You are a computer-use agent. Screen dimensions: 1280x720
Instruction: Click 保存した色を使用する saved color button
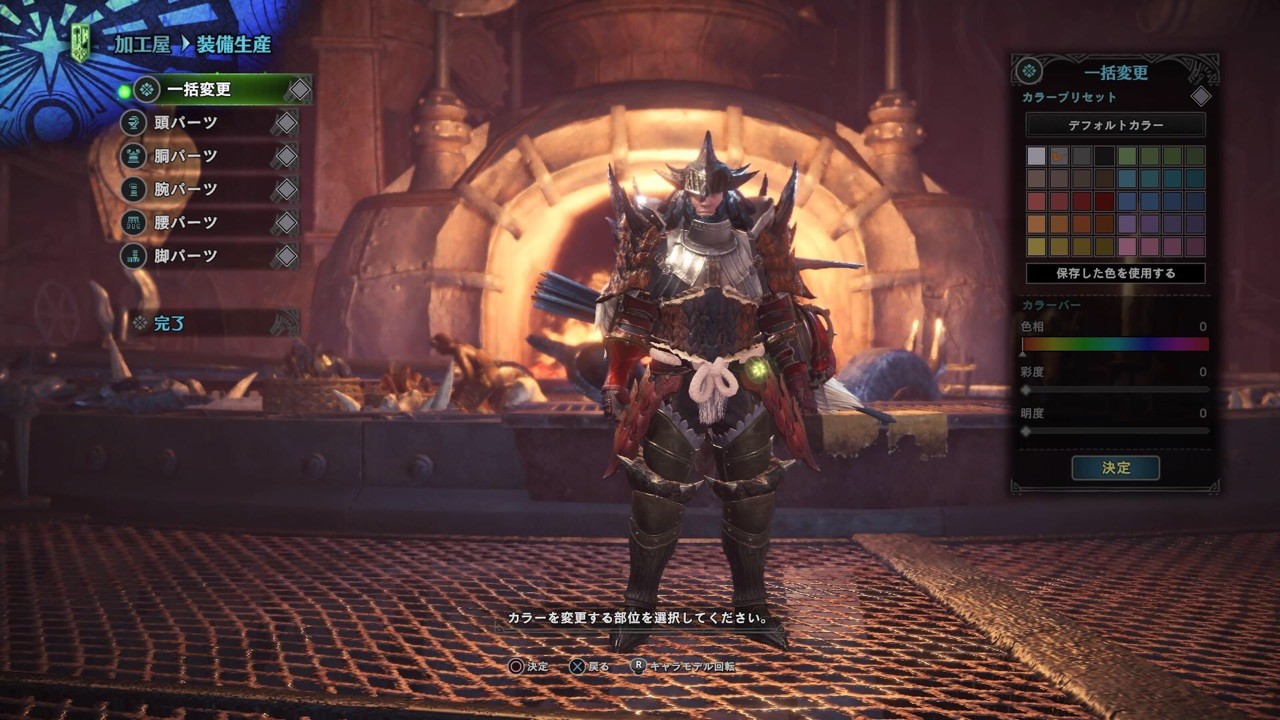(x=1115, y=273)
